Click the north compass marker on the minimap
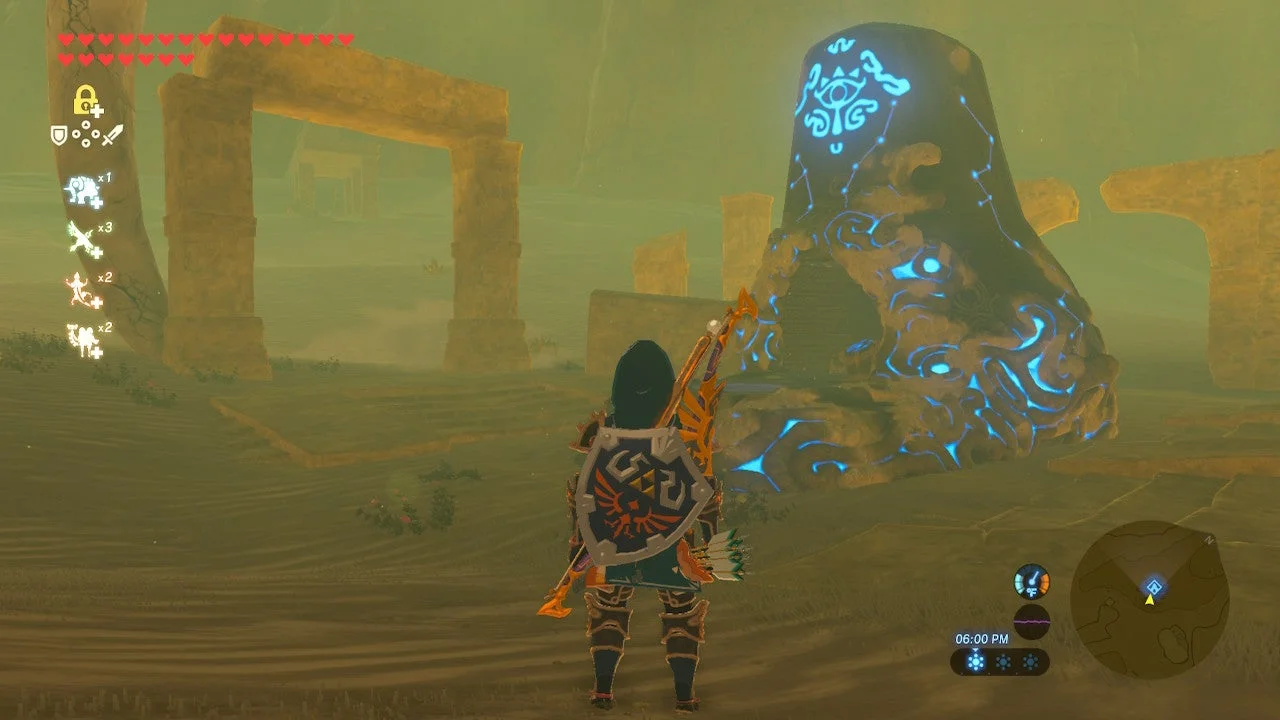 coord(1209,539)
